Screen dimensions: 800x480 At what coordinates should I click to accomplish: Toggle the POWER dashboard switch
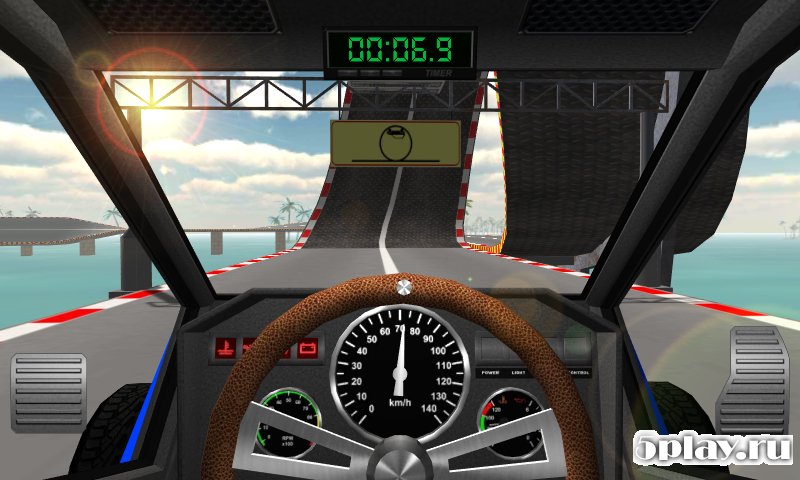(x=491, y=351)
